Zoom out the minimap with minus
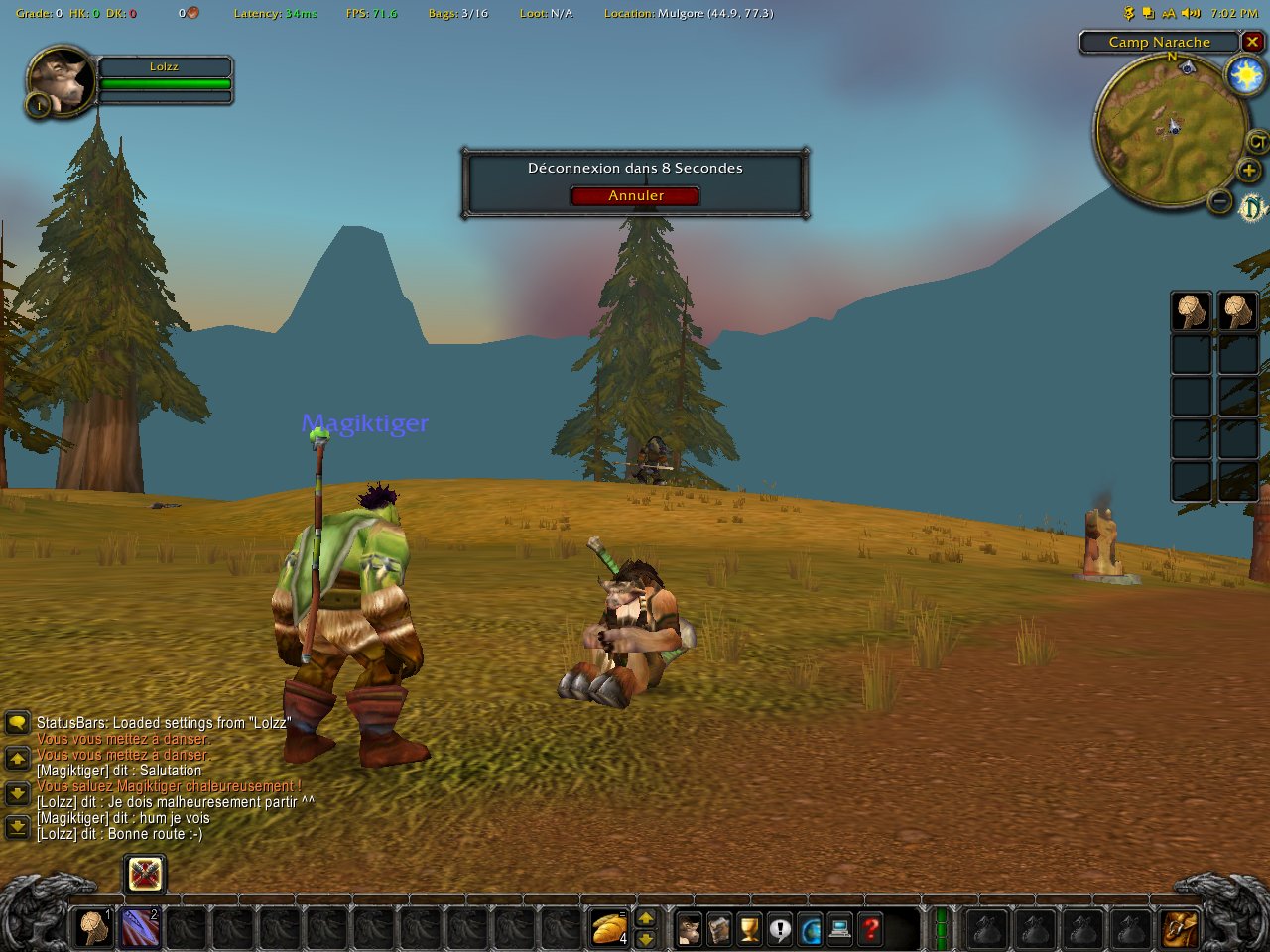 coord(1221,202)
